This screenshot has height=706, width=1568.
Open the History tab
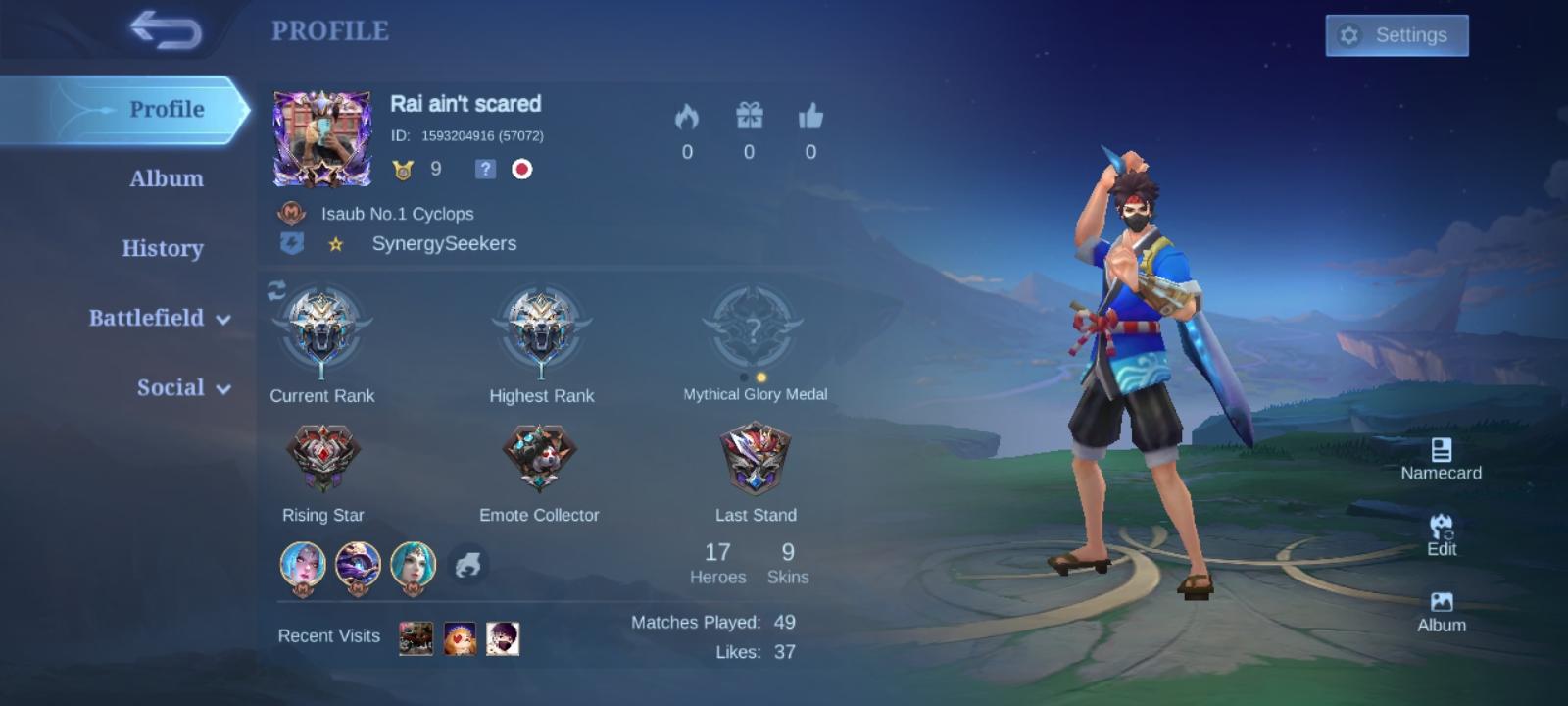(162, 248)
